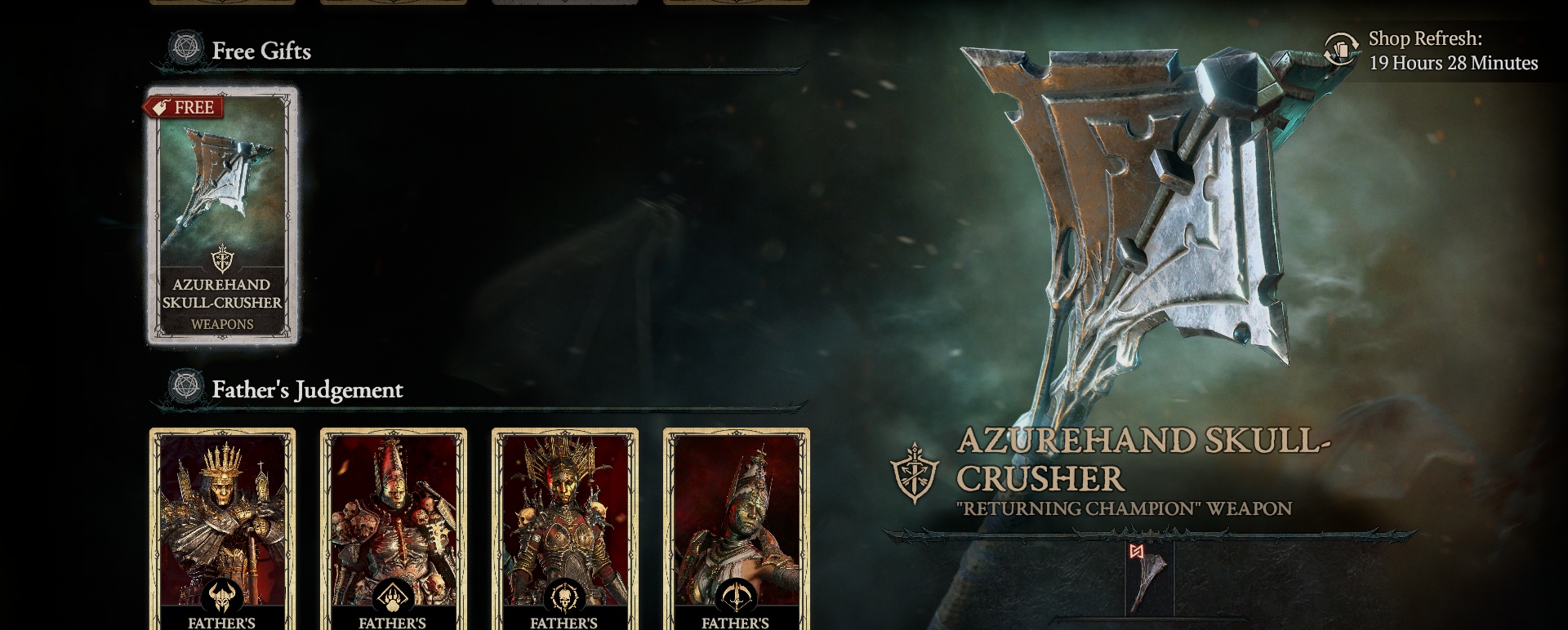
Task: Select the Rogue class icon on fourth Father's card
Action: (x=737, y=597)
